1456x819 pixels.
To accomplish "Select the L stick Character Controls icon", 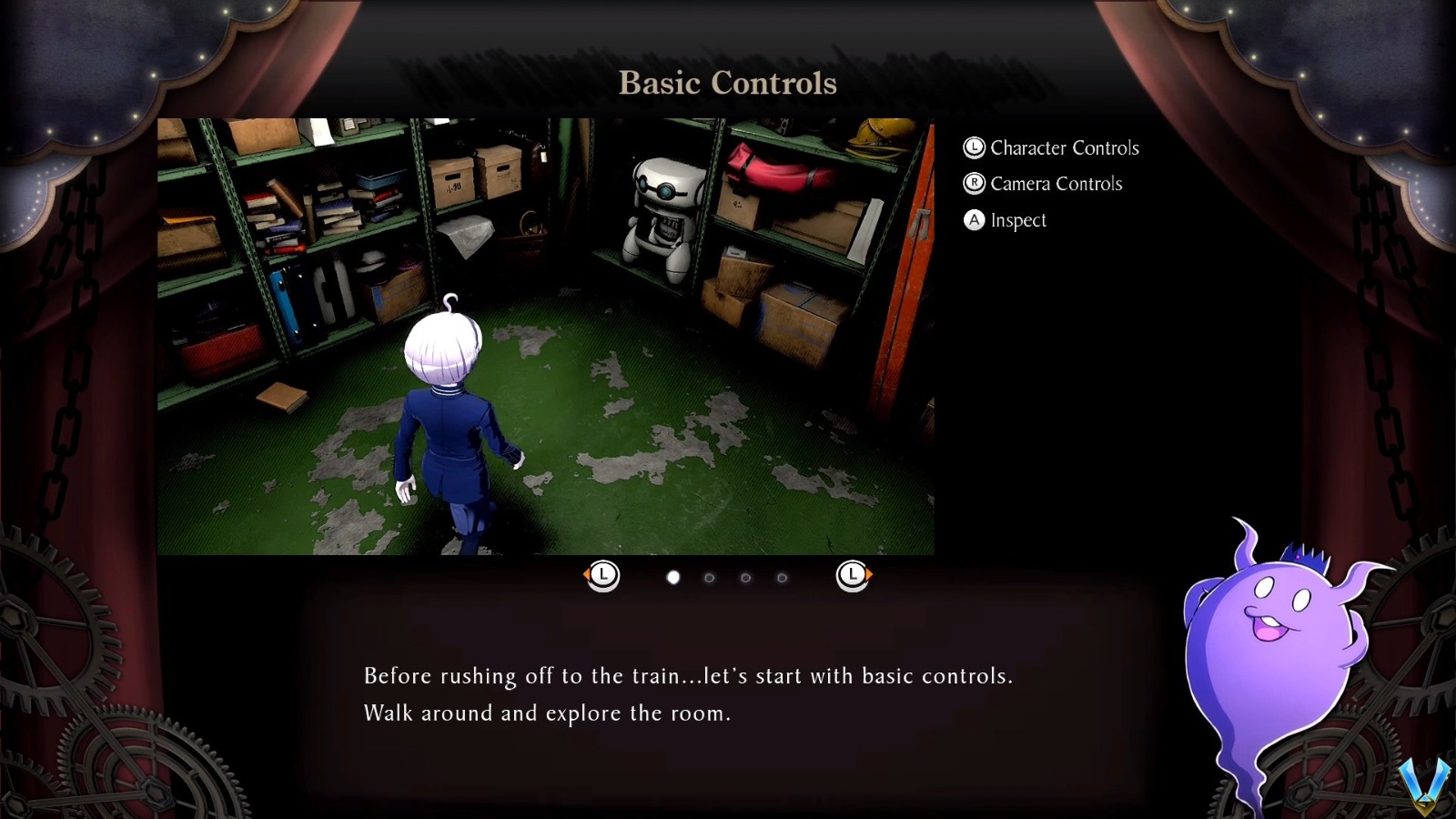I will pyautogui.click(x=973, y=147).
